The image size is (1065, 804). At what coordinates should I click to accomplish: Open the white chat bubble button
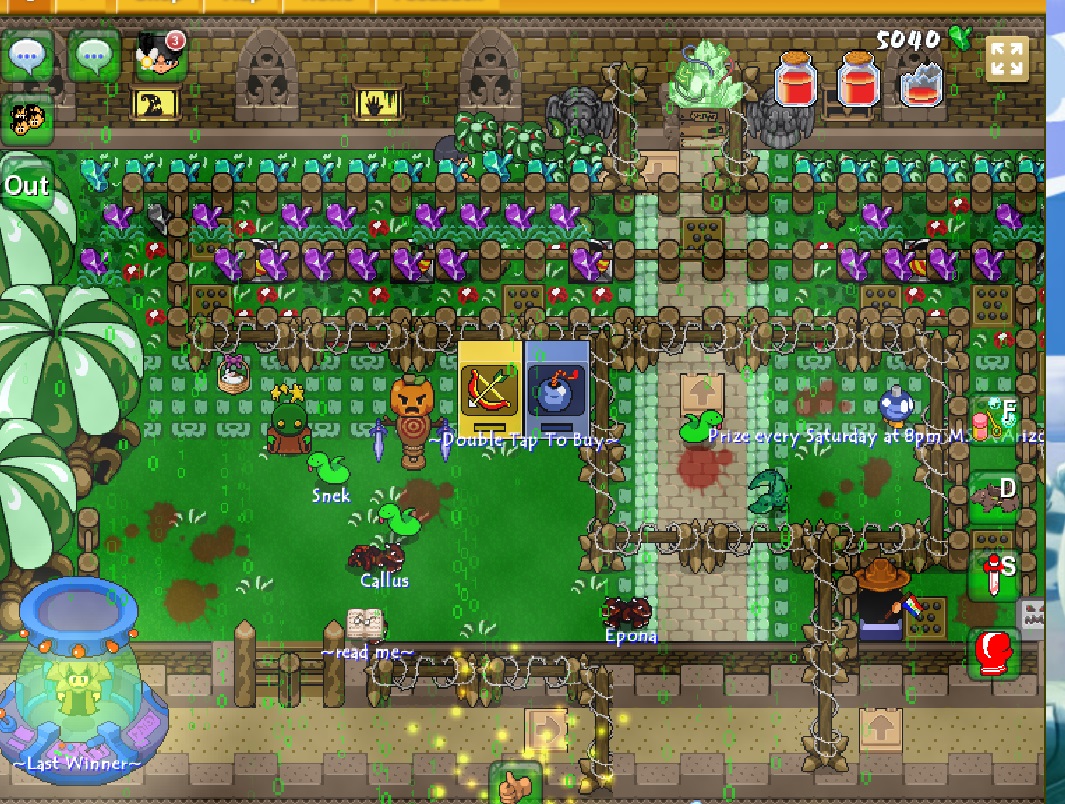[27, 56]
